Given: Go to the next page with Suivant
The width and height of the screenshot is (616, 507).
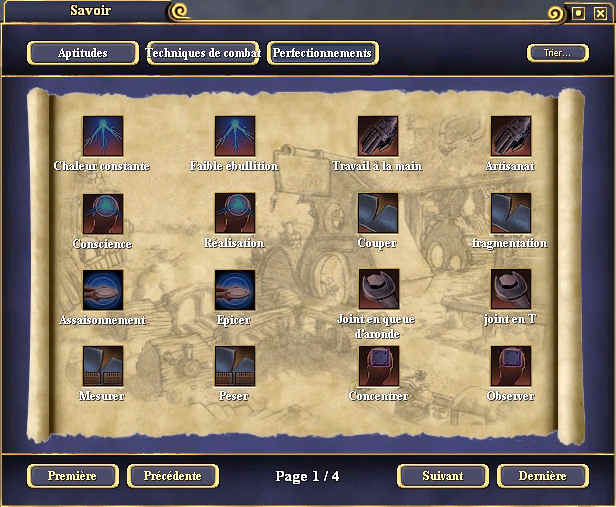Looking at the screenshot, I should (x=442, y=476).
